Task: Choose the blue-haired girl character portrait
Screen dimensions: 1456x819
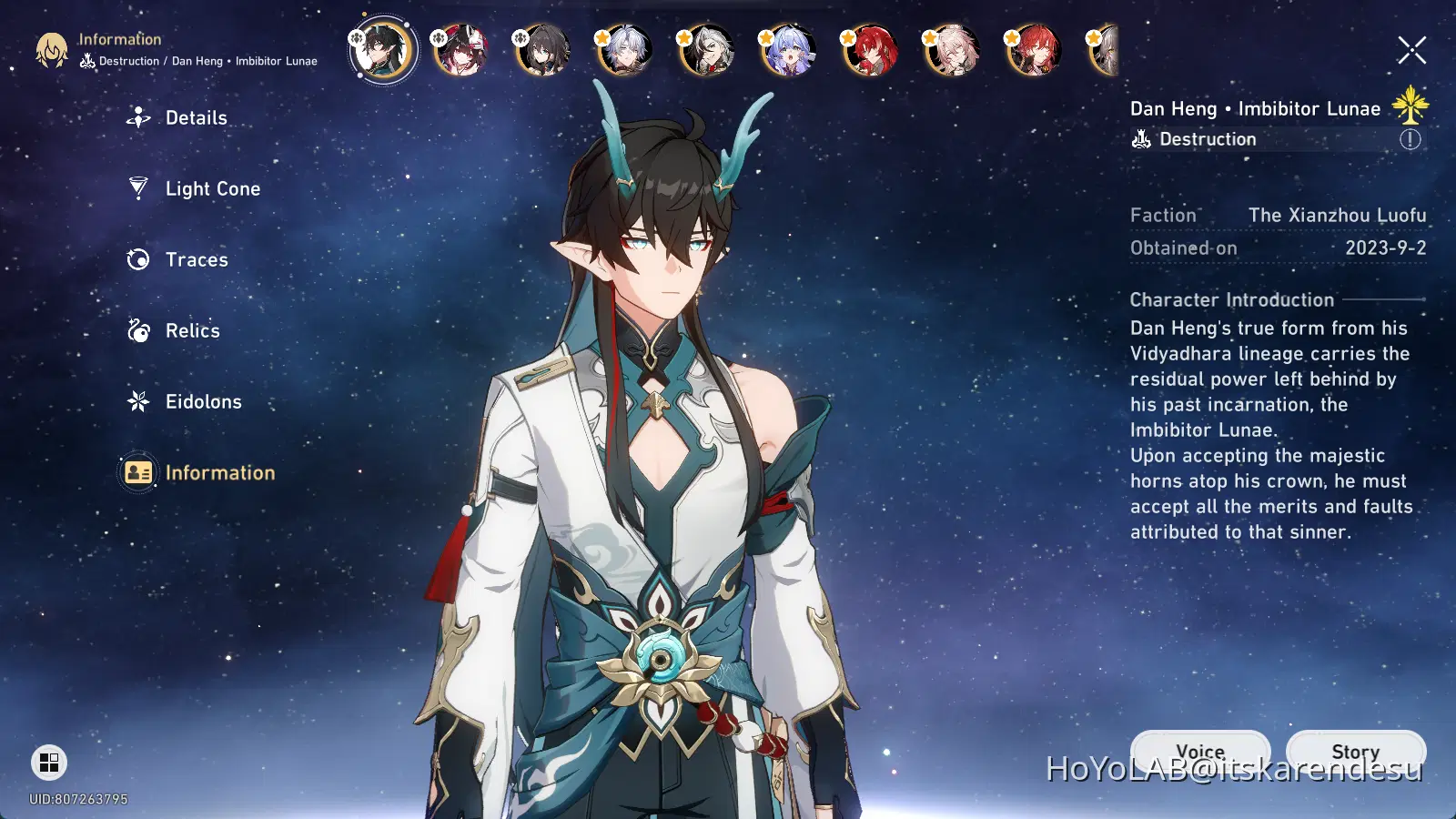Action: 788,50
